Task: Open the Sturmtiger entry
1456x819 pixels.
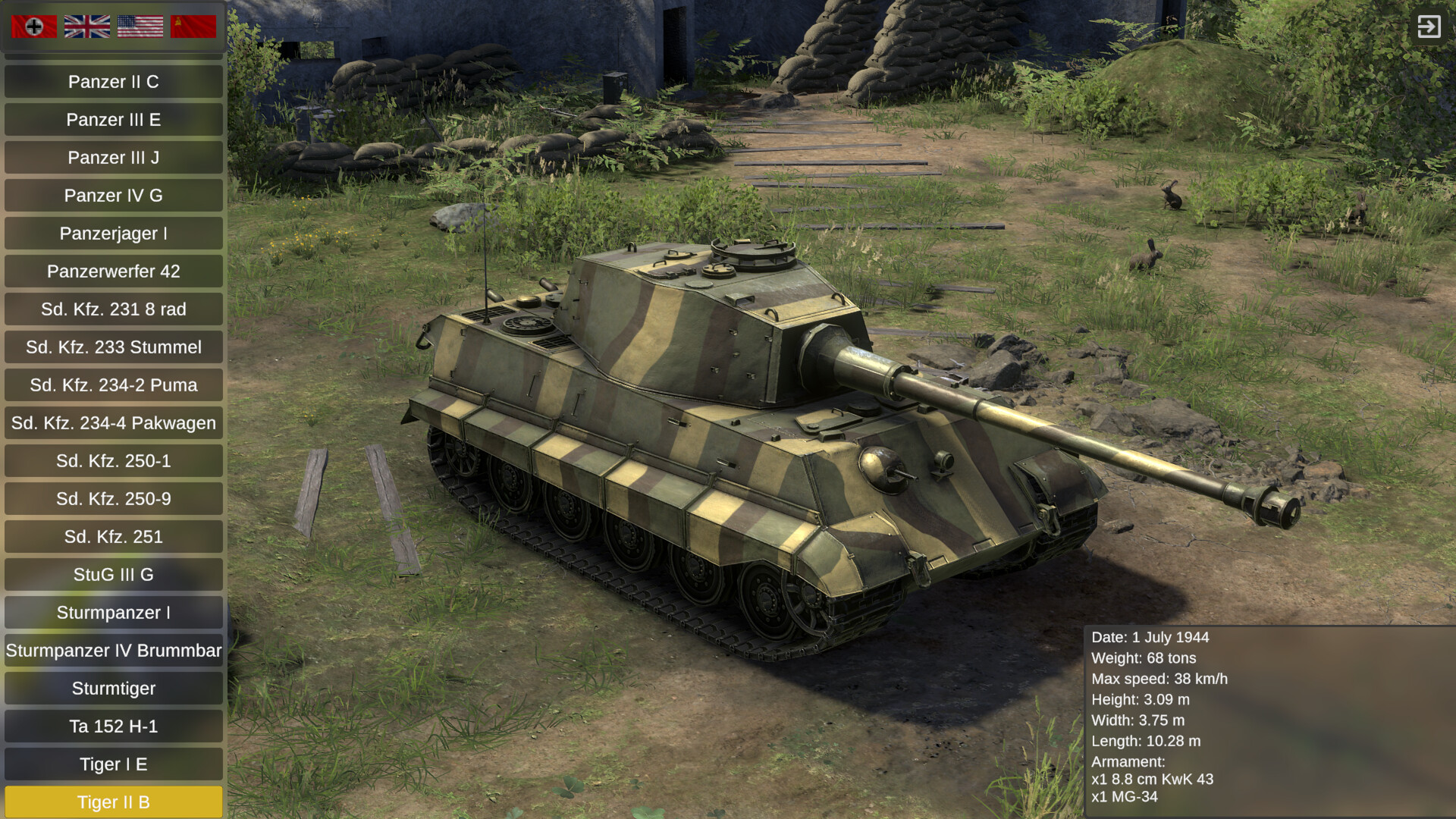Action: (x=113, y=688)
